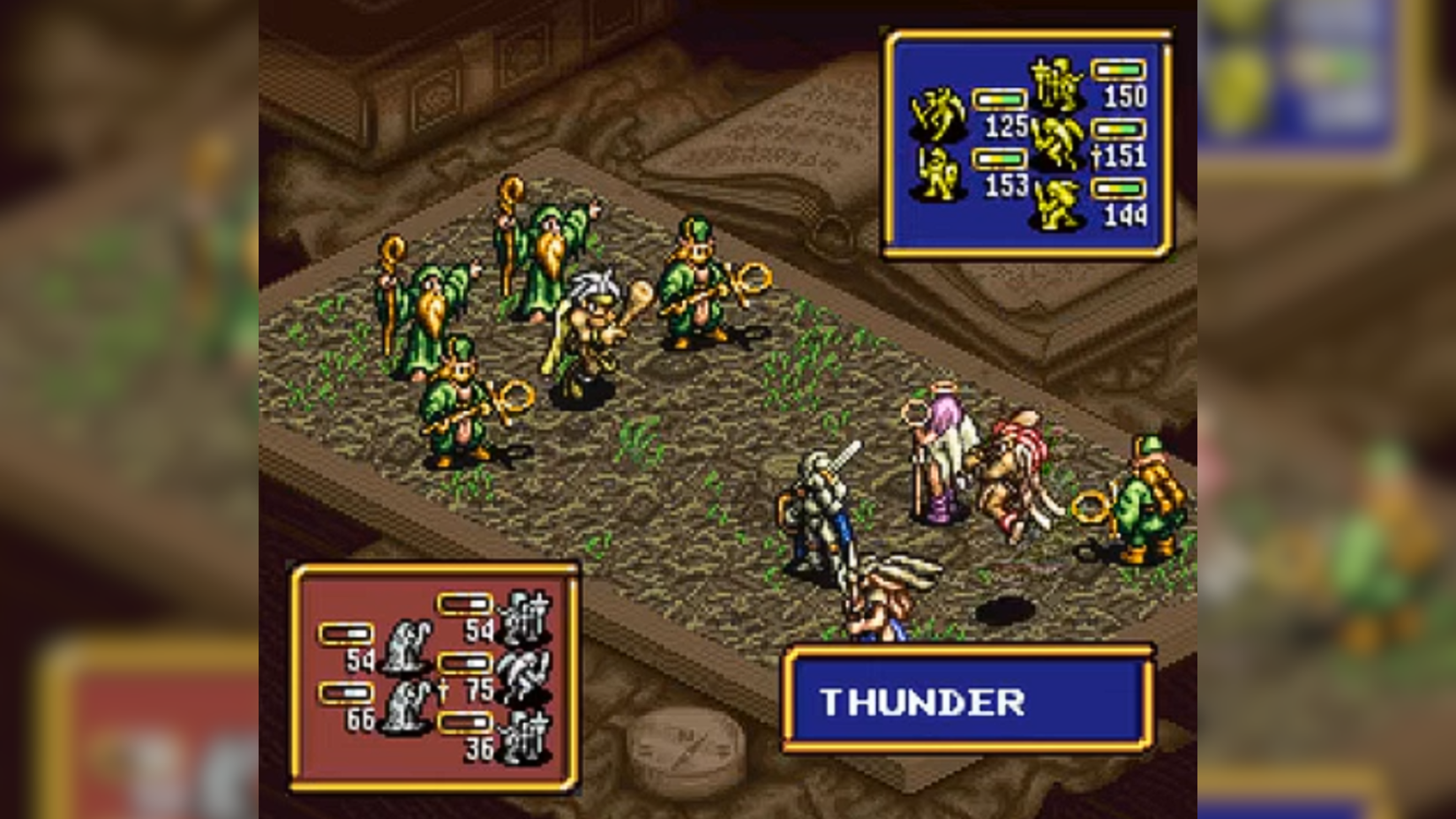Select the top-right ally icon showing 54 HP
The width and height of the screenshot is (1456, 819).
coord(526,617)
